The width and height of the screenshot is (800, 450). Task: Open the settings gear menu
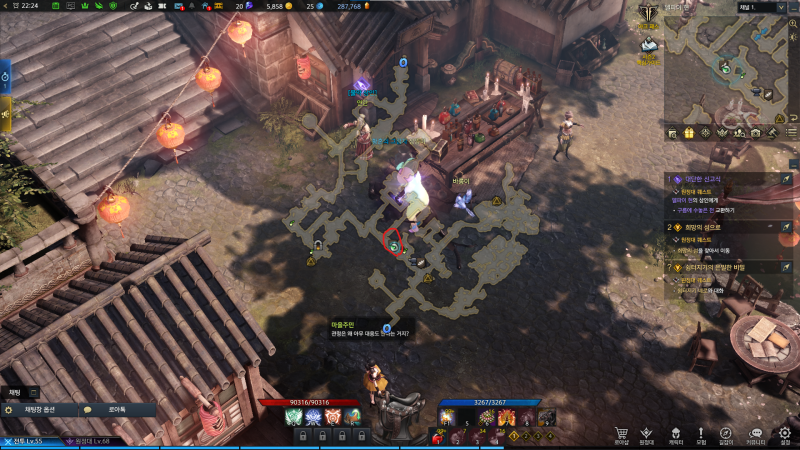coord(785,434)
